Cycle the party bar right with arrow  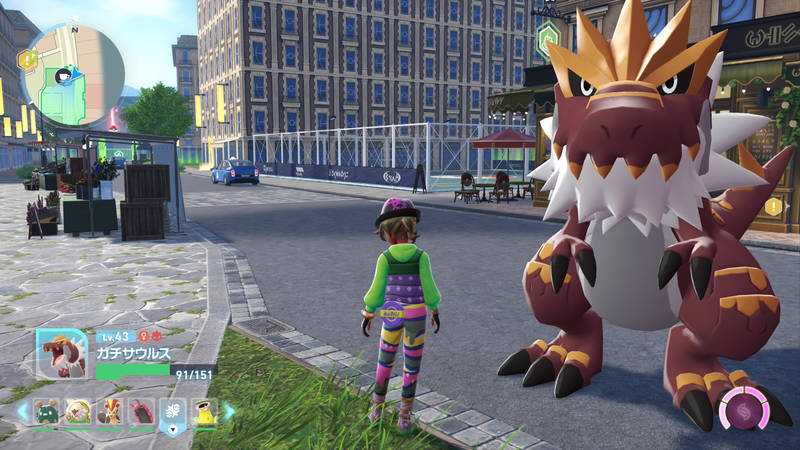[x=229, y=411]
